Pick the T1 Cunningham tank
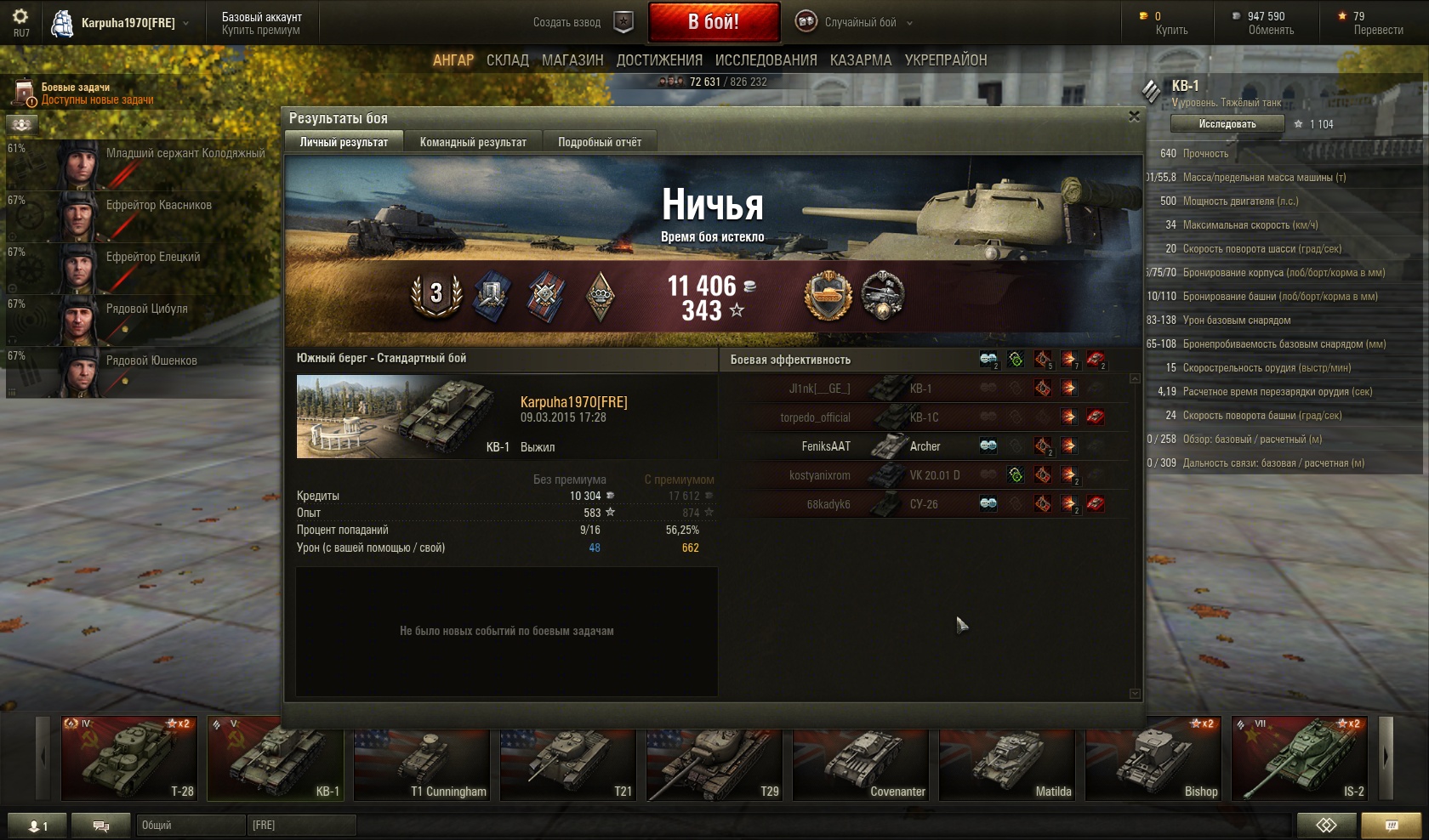The width and height of the screenshot is (1429, 840). [x=421, y=758]
